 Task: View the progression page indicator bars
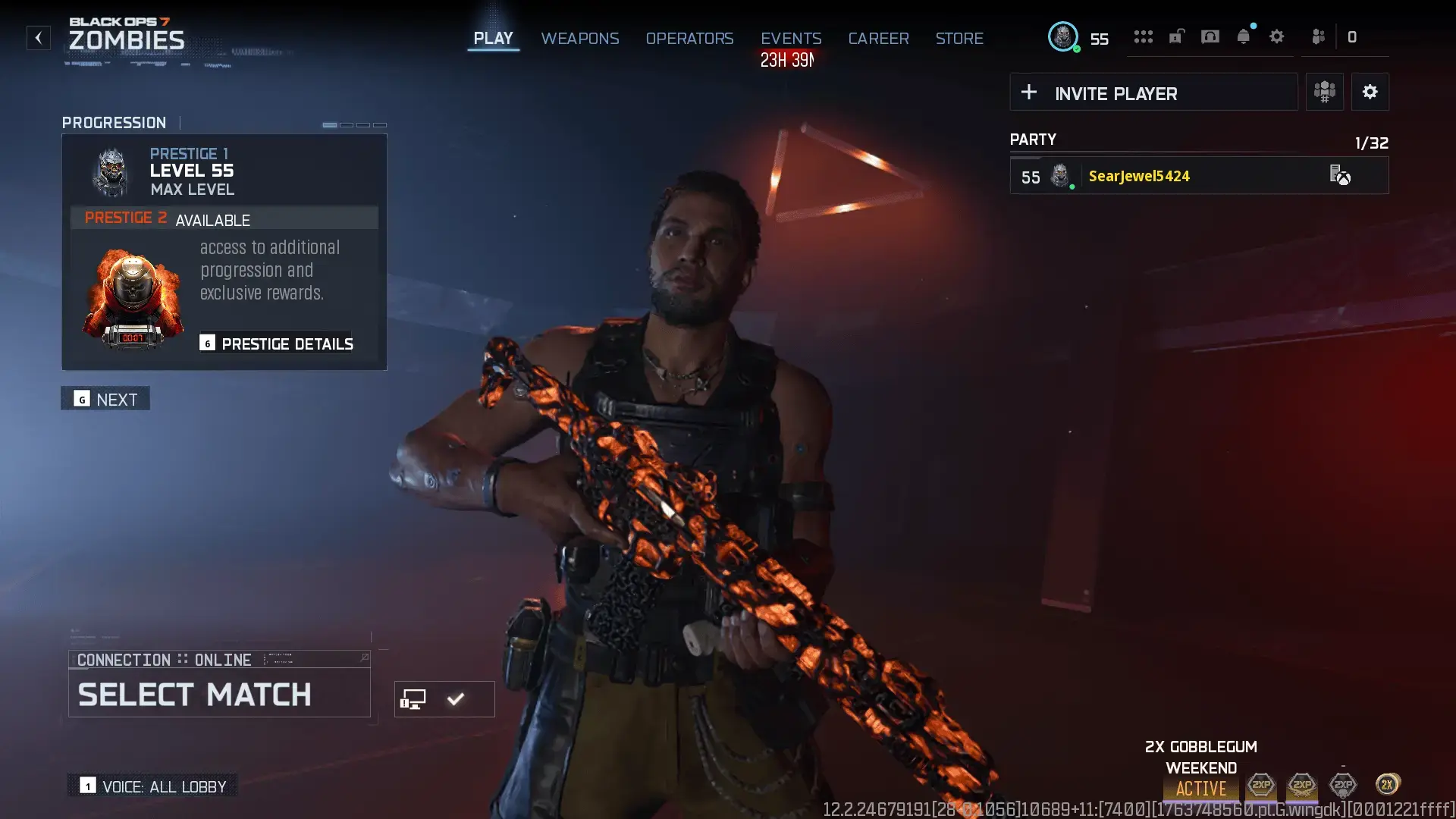pyautogui.click(x=353, y=124)
